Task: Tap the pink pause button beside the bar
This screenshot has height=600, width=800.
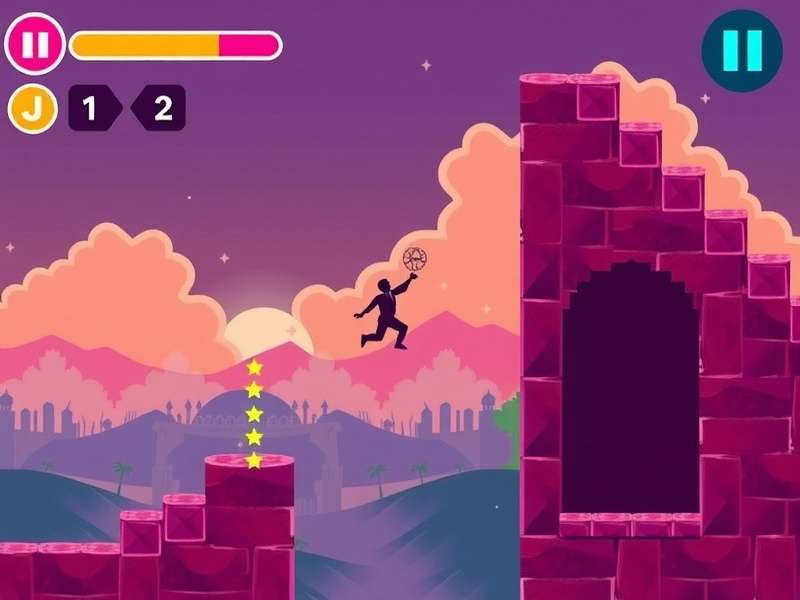Action: (34, 45)
